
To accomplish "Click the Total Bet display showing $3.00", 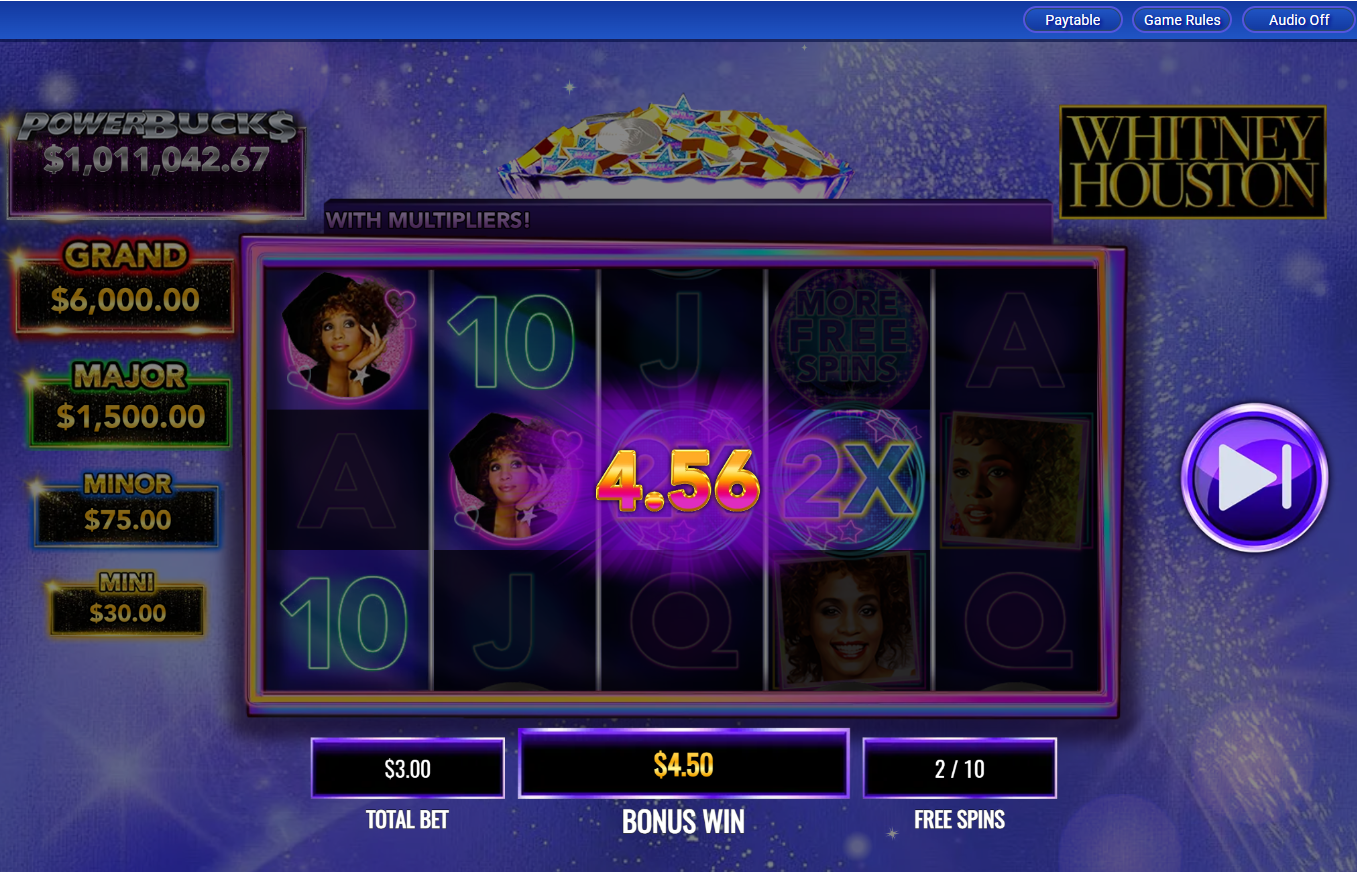I will pyautogui.click(x=407, y=768).
